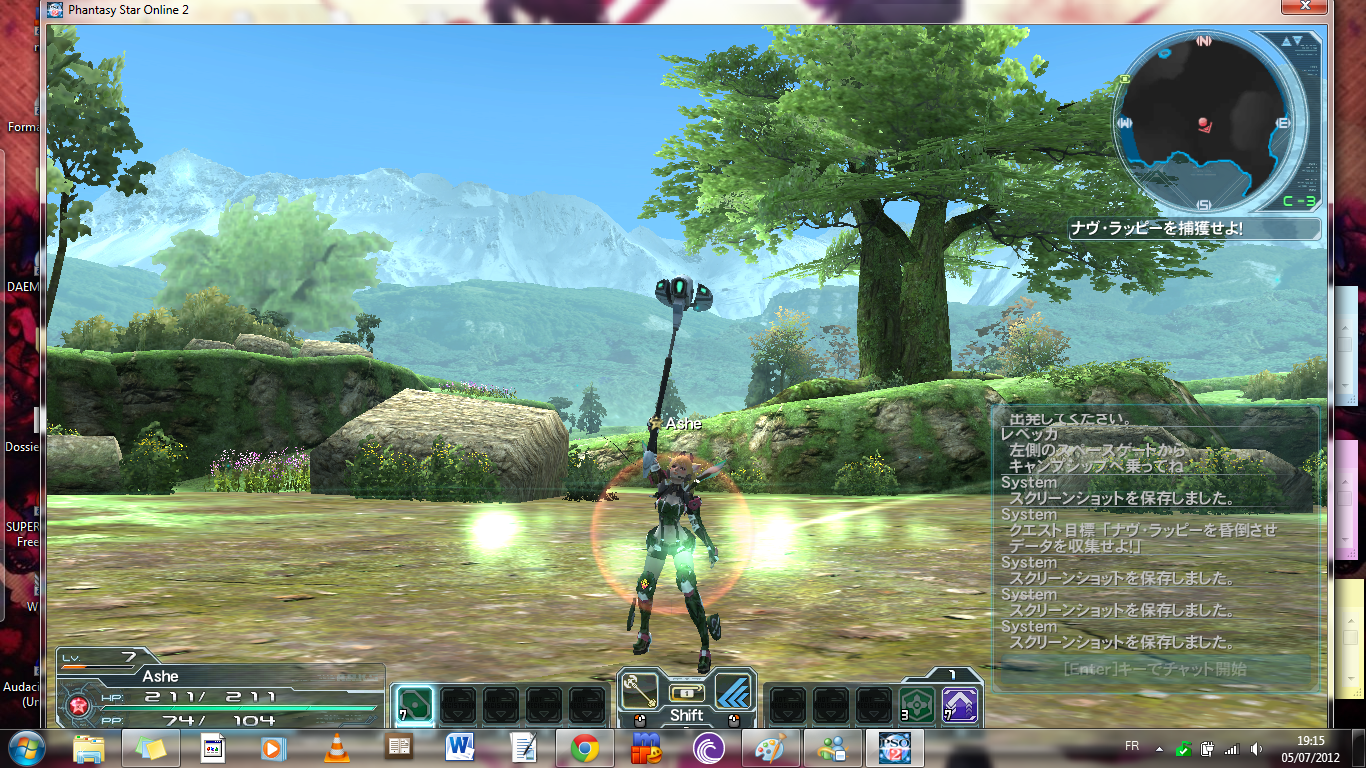Choose the golden axe weapon icon

(639, 690)
